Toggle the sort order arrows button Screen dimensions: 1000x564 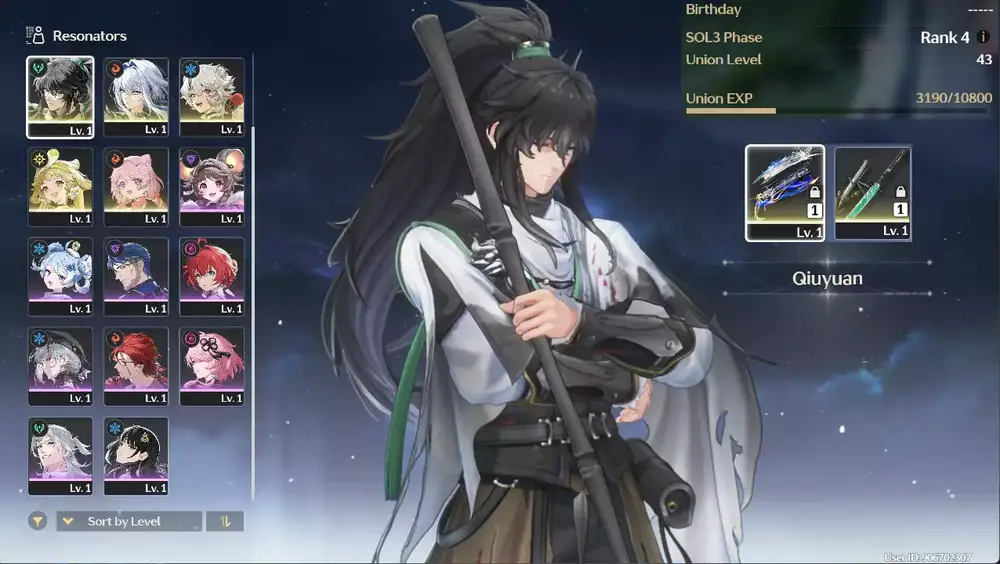click(225, 521)
